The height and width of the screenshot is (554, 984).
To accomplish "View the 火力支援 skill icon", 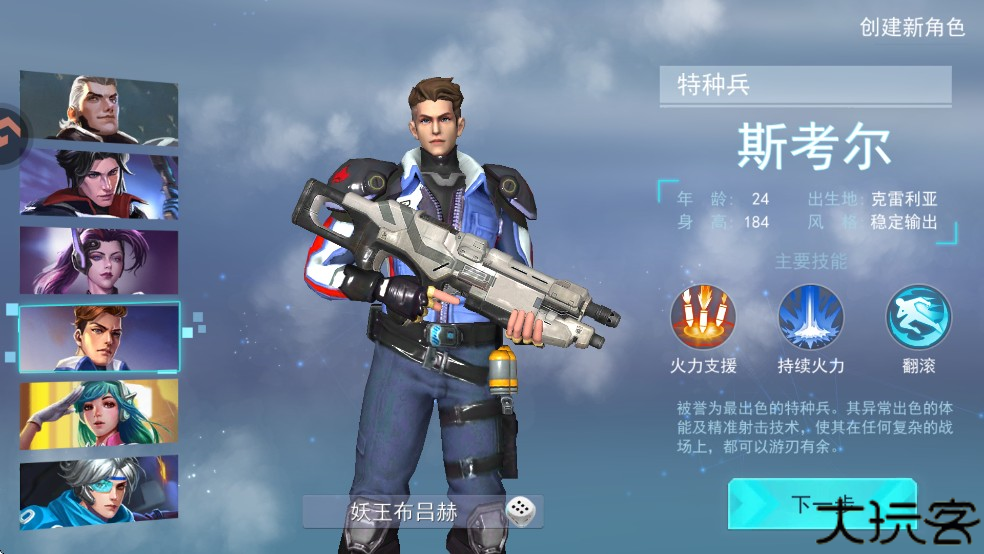I will (703, 317).
